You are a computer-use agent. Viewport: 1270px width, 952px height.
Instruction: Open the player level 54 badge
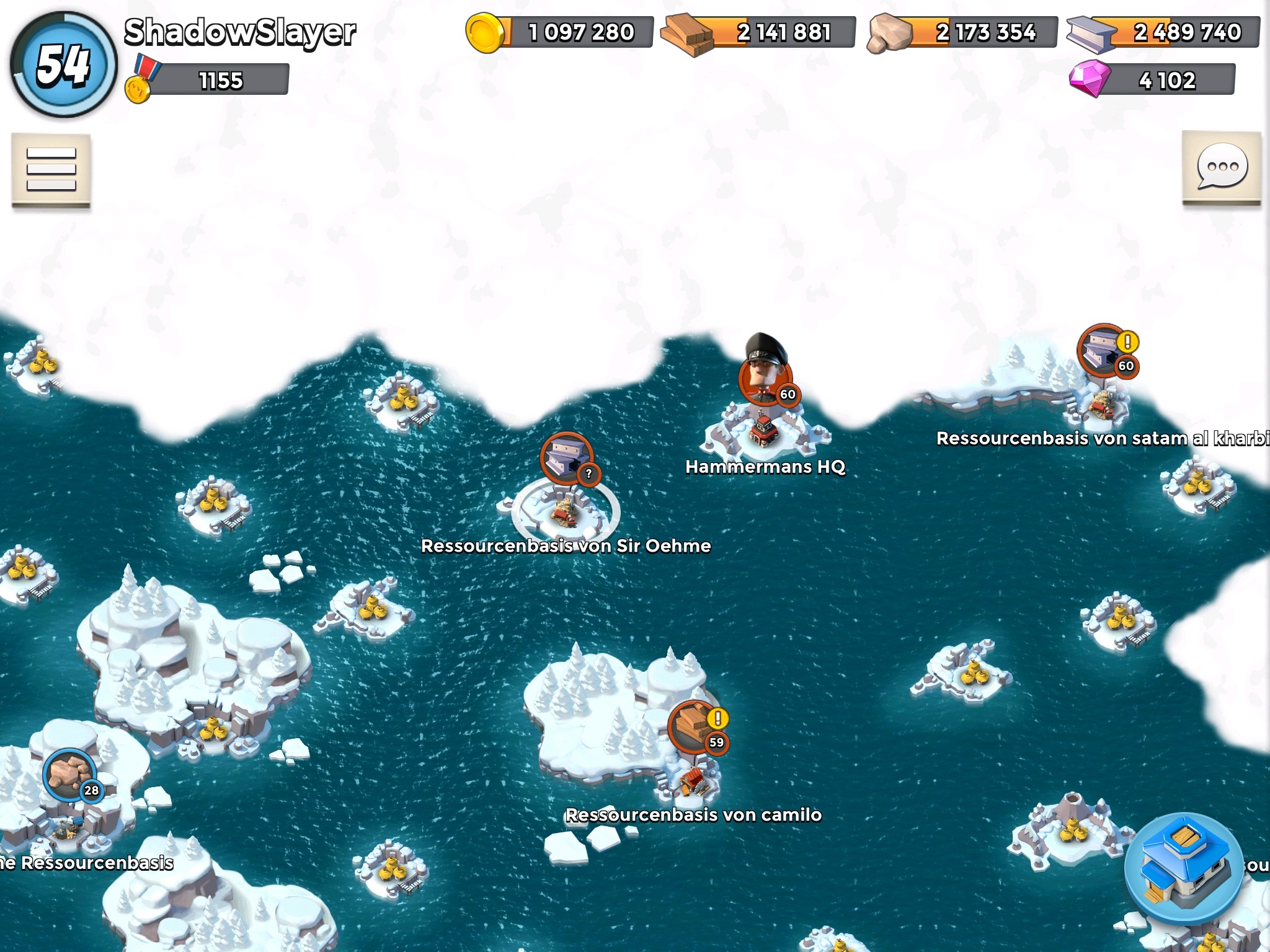coord(63,65)
